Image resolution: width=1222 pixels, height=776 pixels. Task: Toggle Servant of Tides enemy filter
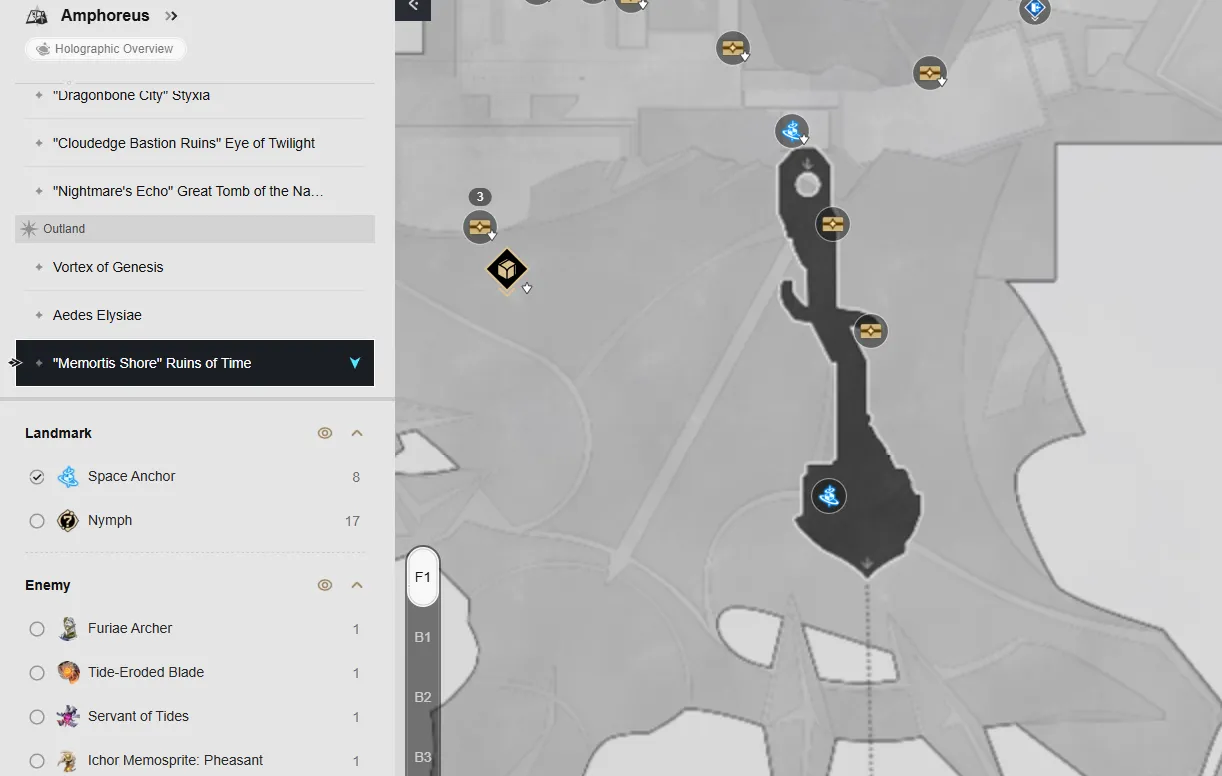[x=37, y=717]
